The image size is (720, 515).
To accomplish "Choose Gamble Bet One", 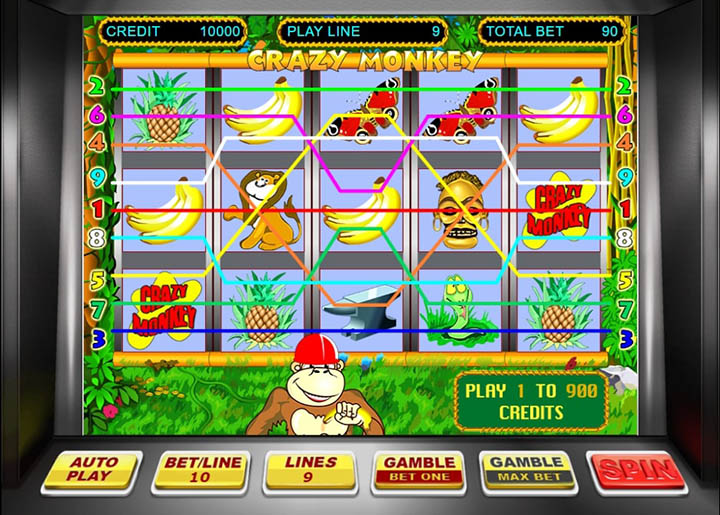I will pyautogui.click(x=420, y=469).
